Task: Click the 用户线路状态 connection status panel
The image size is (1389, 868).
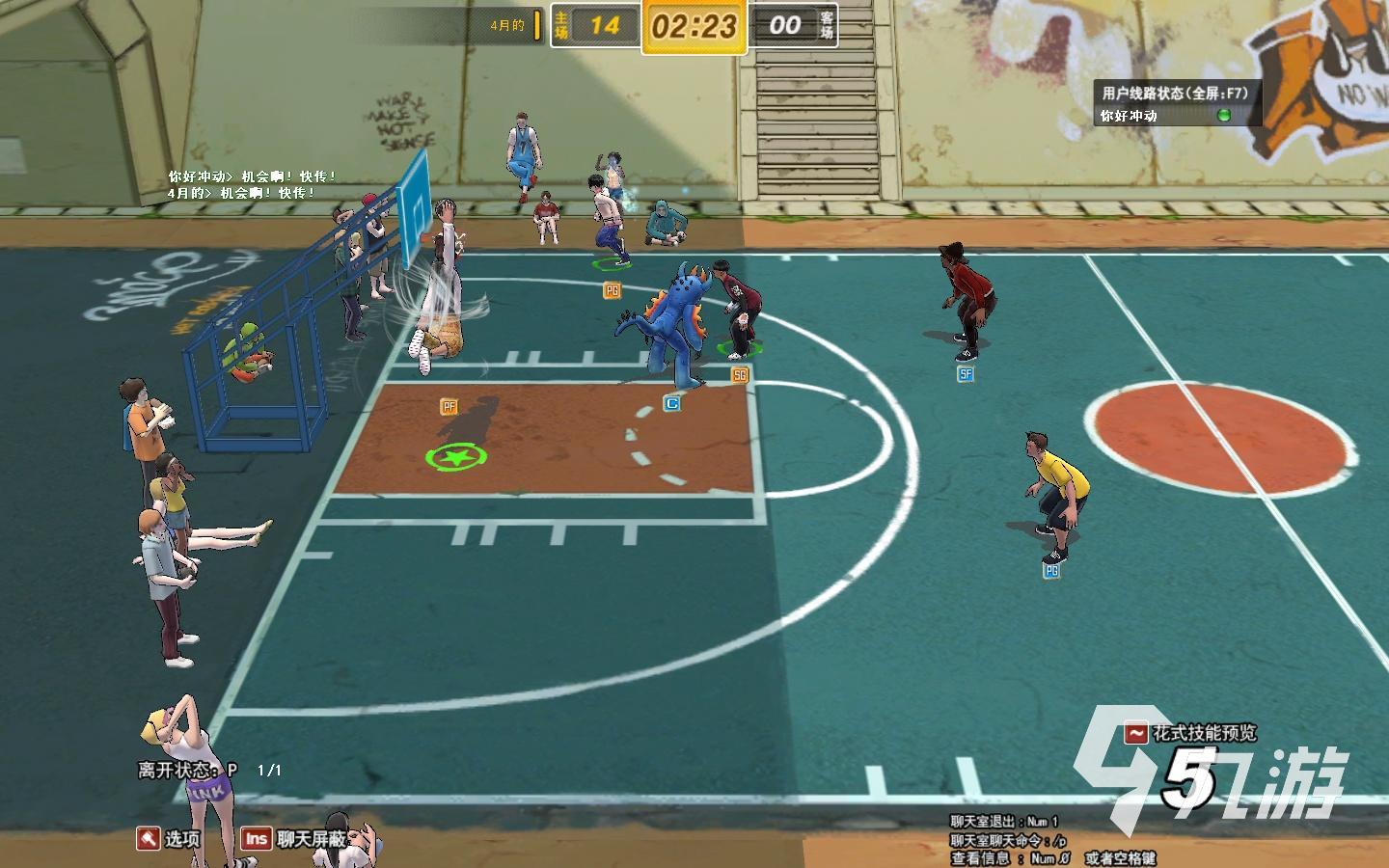Action: pyautogui.click(x=1175, y=94)
